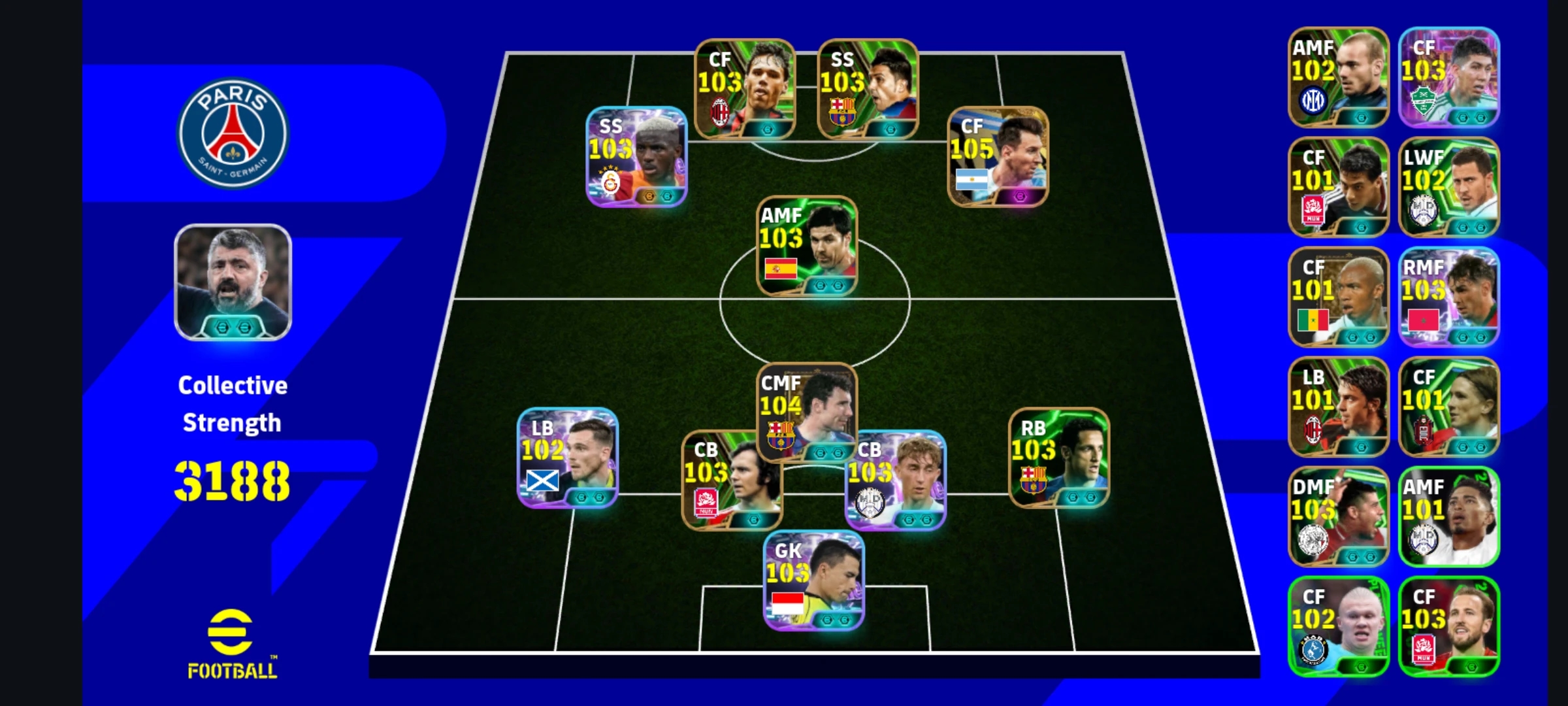Select the goalkeeper card rated 103
Screen dimensions: 1568x706
[814, 581]
